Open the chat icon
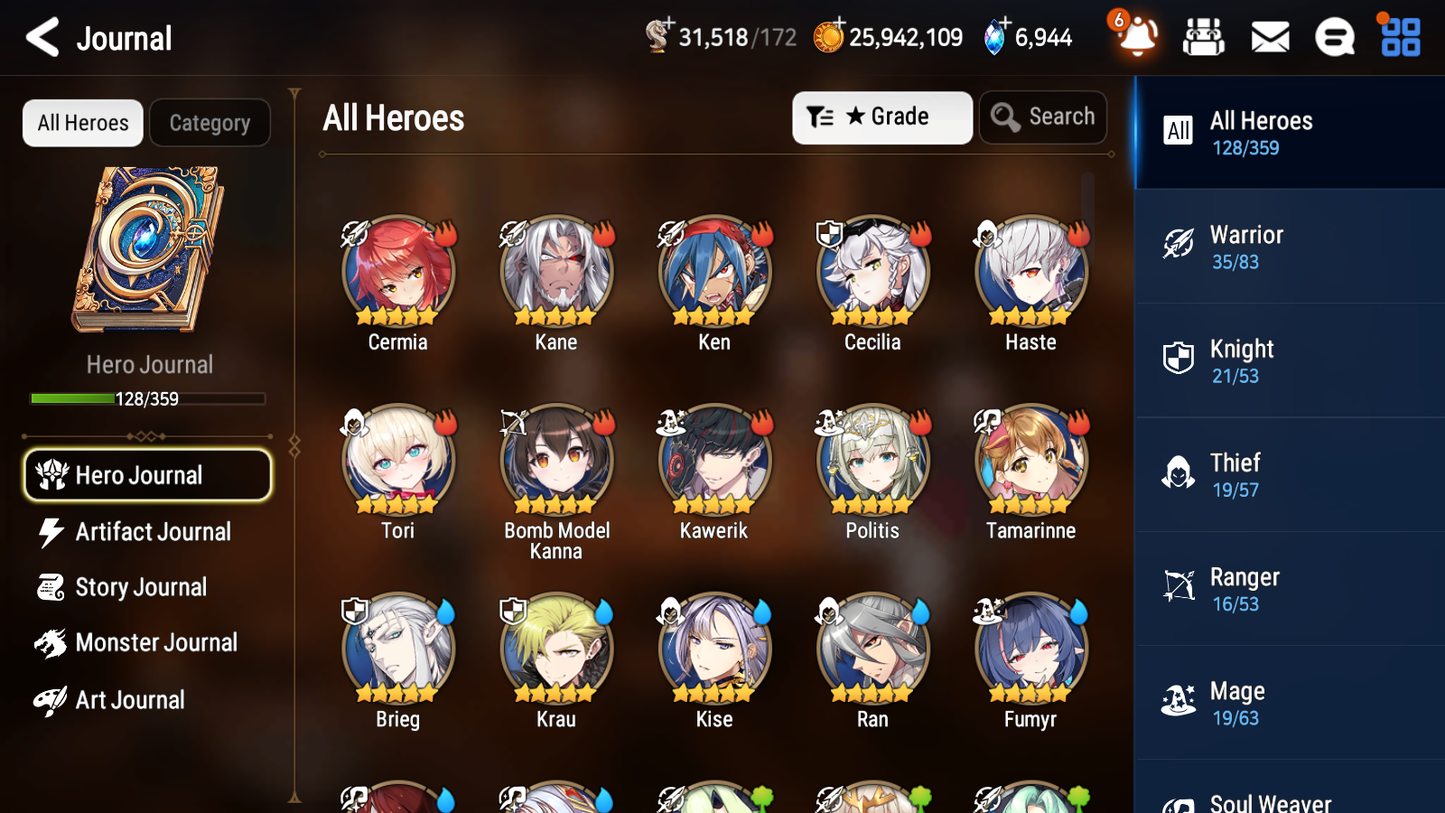Screen dimensions: 1445x813 tap(1335, 36)
